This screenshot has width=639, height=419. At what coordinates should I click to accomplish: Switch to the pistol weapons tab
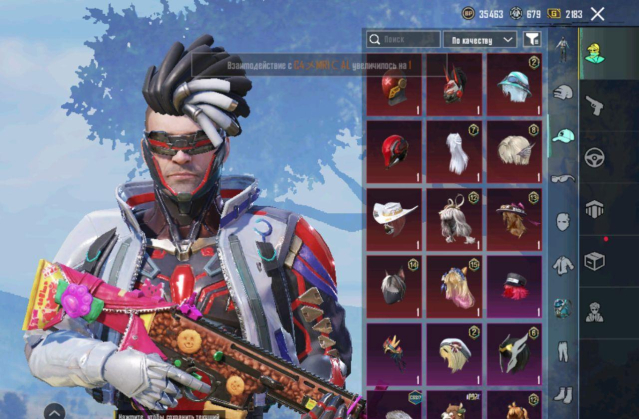point(594,104)
